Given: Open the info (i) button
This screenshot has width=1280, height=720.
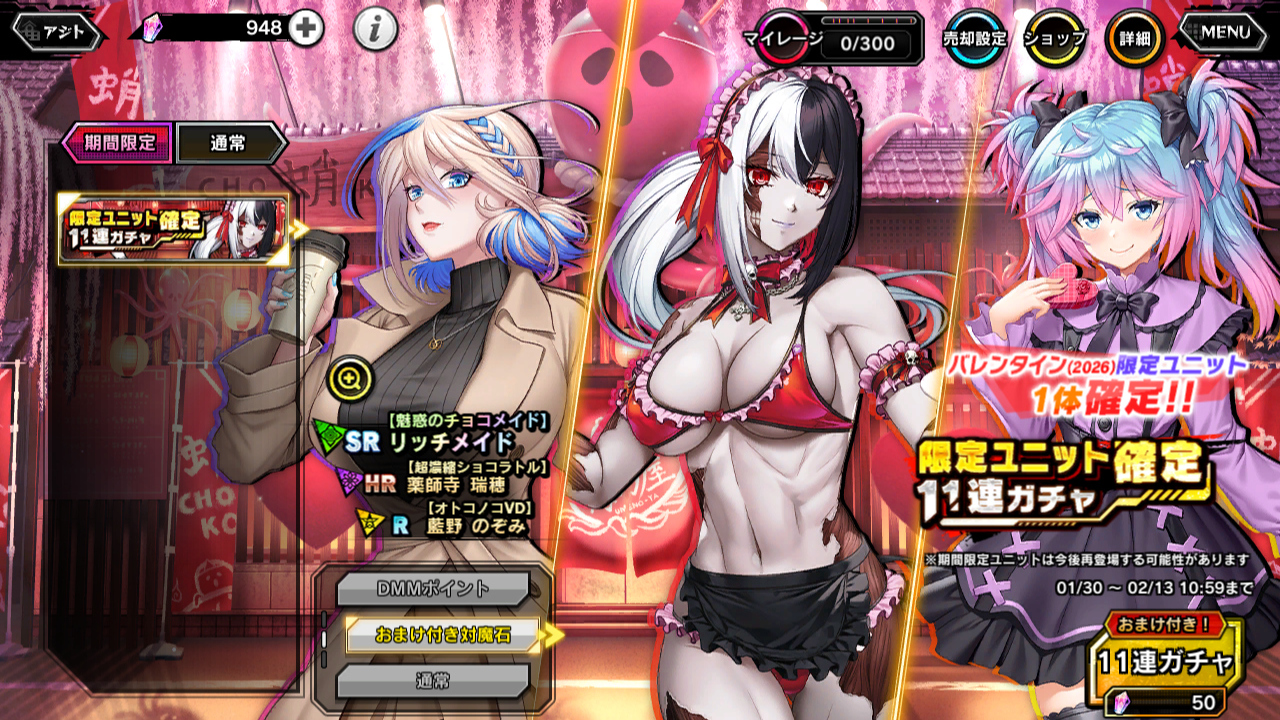Looking at the screenshot, I should 375,30.
